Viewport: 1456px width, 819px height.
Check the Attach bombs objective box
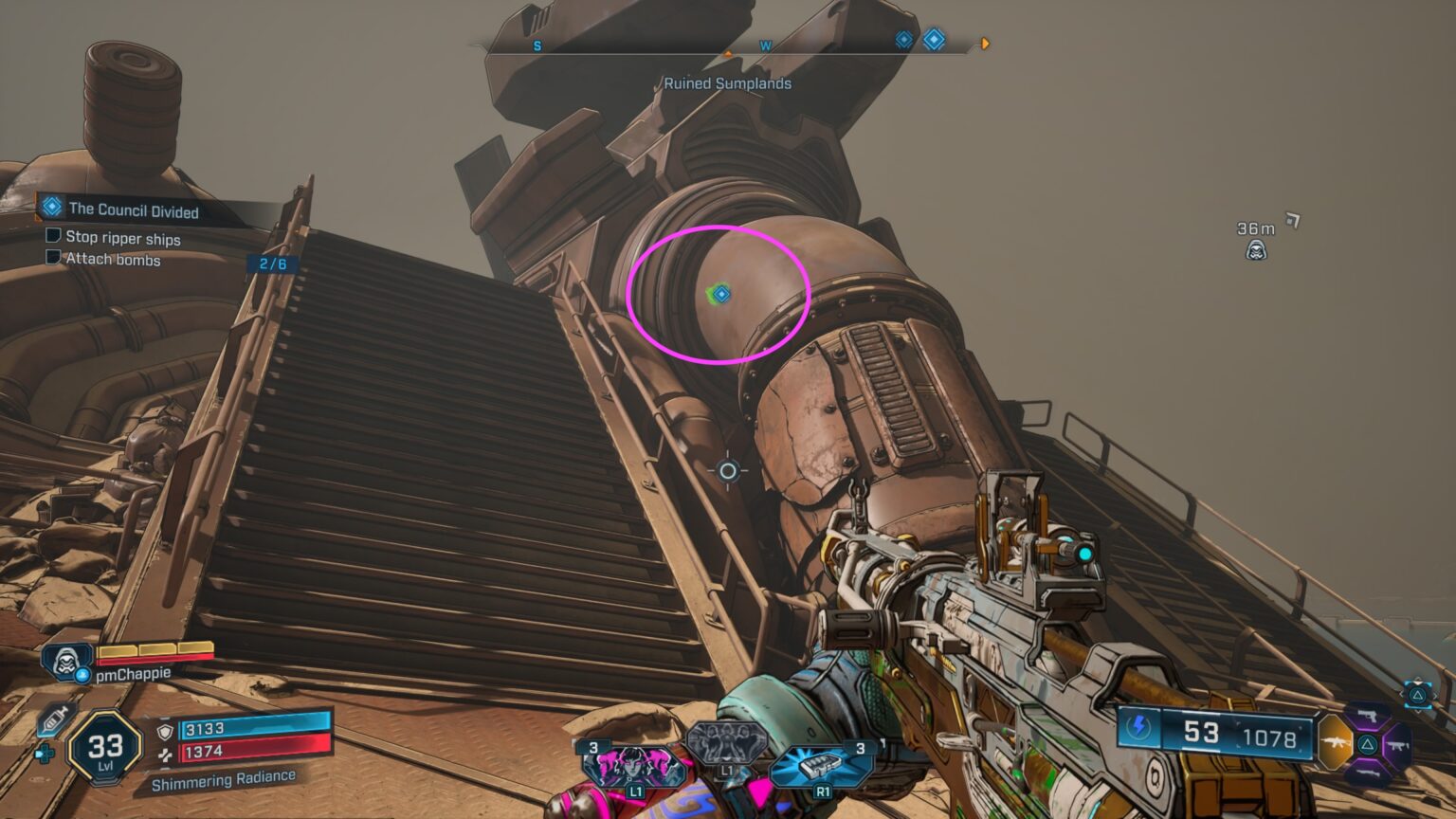[52, 259]
